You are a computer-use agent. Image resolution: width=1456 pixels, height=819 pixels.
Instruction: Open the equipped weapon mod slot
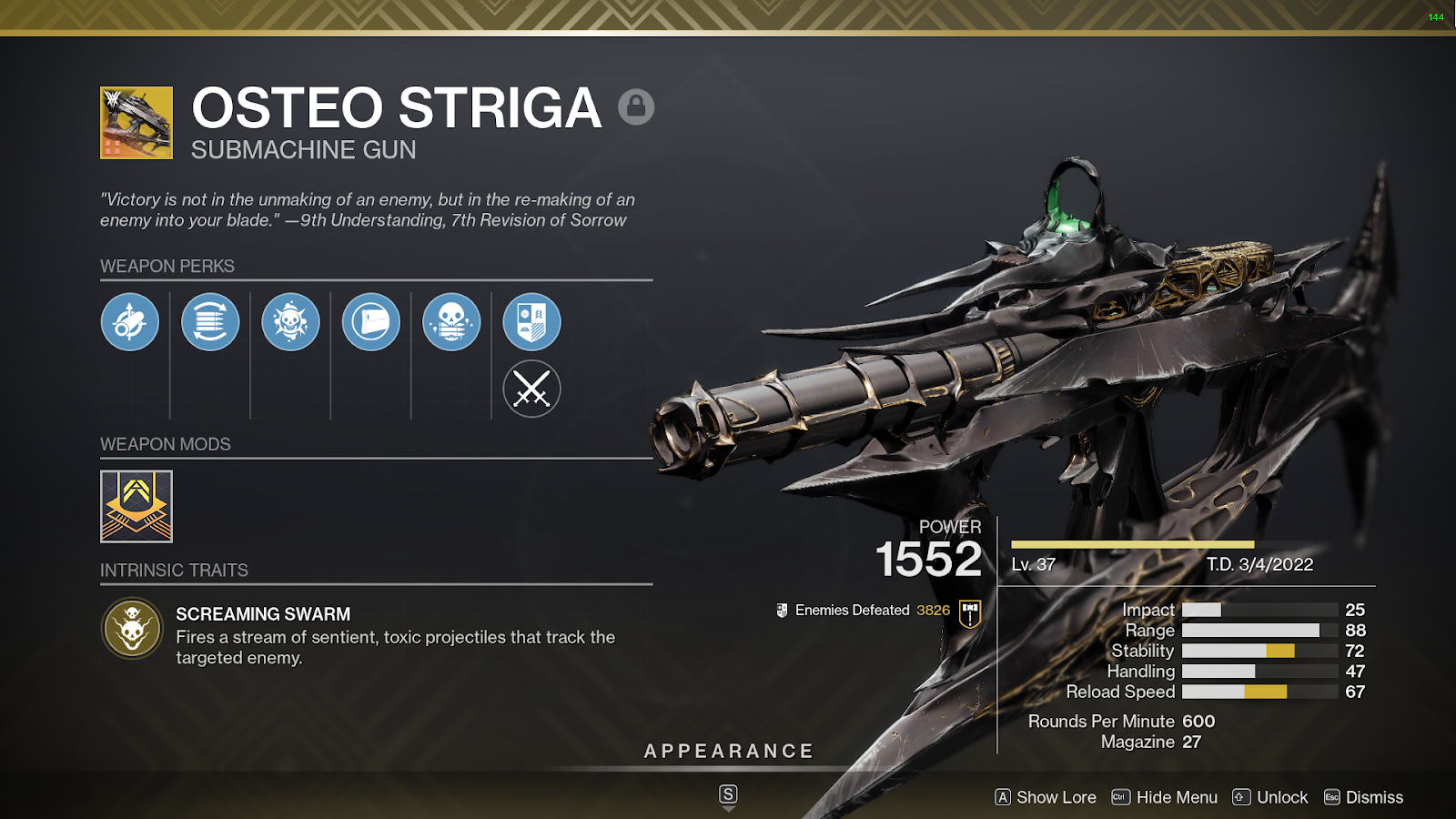pyautogui.click(x=136, y=506)
